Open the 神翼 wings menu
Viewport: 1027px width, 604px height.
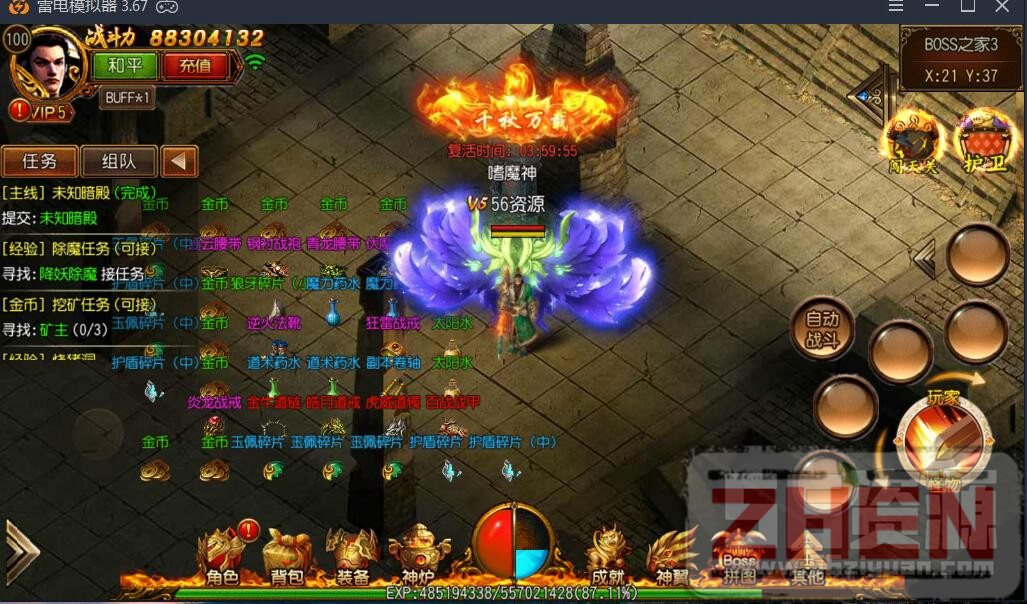tap(672, 558)
